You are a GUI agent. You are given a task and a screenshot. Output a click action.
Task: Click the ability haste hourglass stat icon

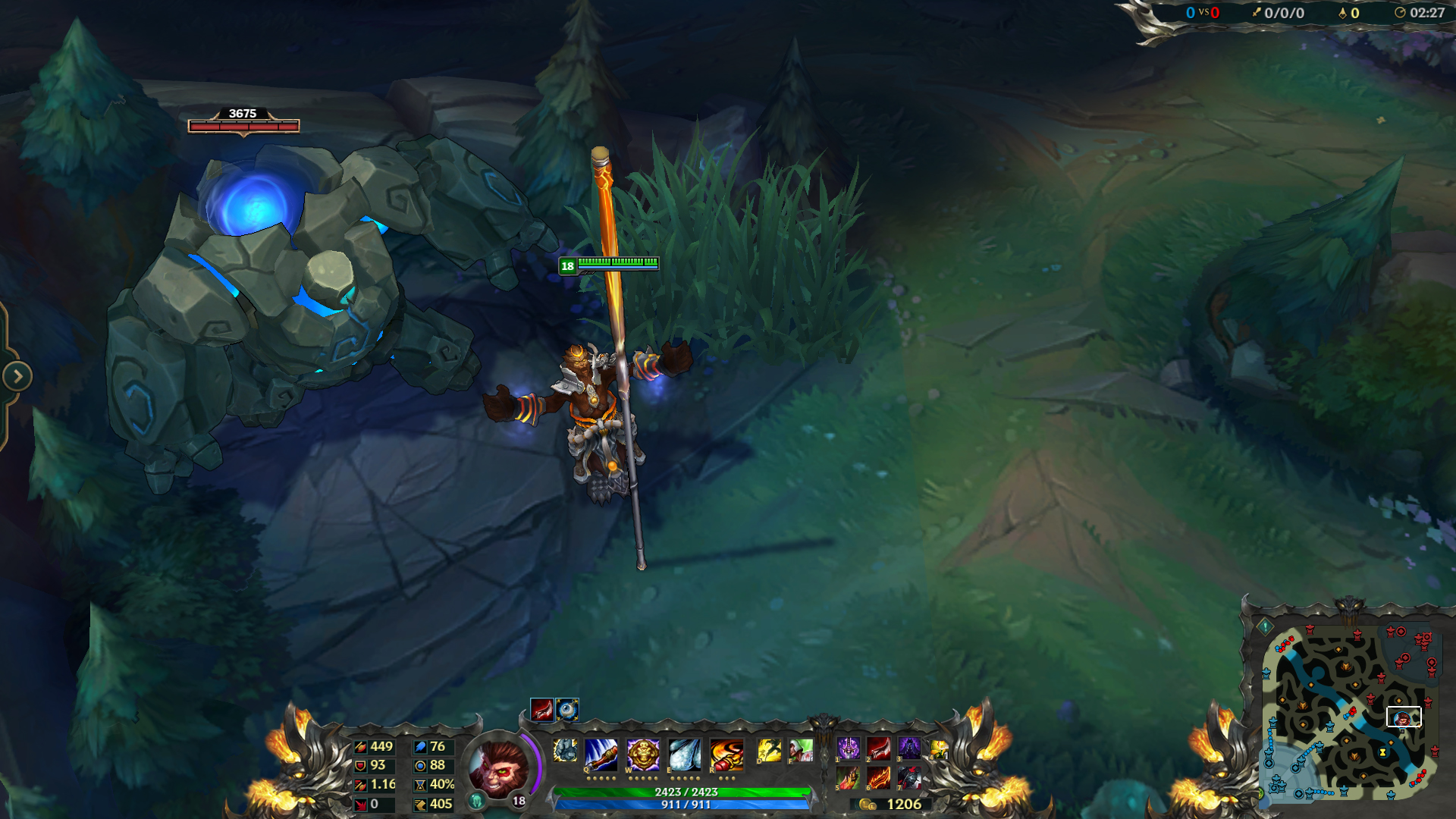422,786
